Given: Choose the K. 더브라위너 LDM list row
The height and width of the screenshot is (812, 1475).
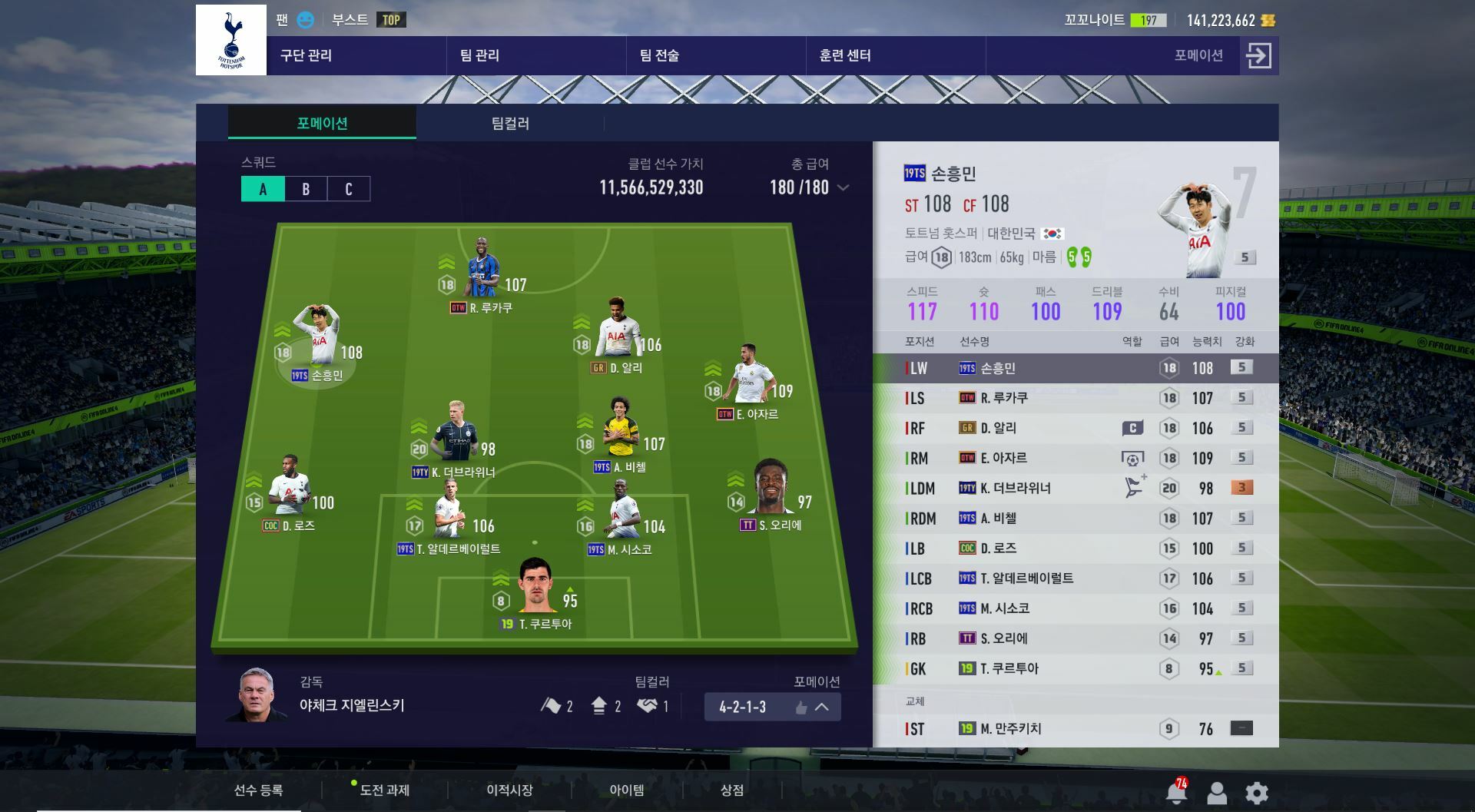Looking at the screenshot, I should (x=1076, y=488).
